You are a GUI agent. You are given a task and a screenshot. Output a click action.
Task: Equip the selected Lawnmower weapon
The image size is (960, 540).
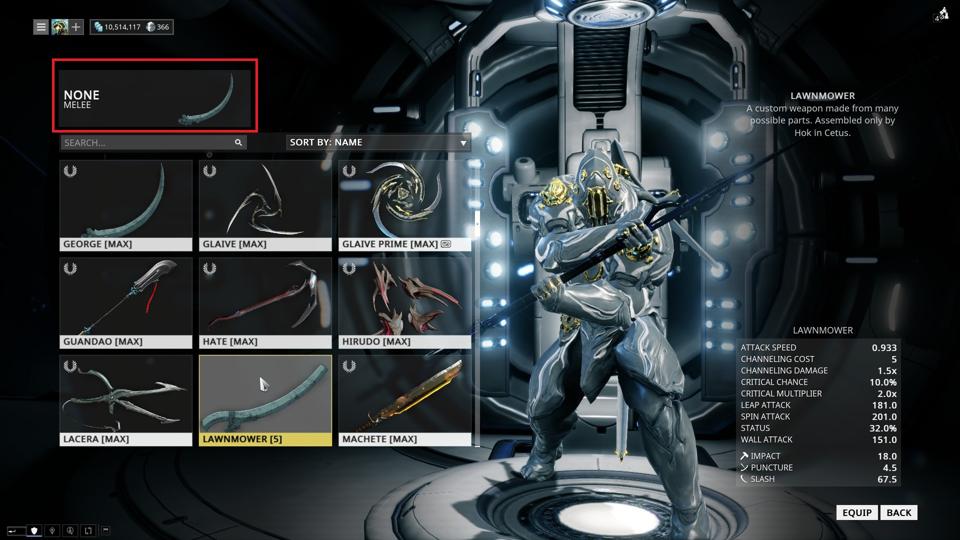(x=857, y=513)
